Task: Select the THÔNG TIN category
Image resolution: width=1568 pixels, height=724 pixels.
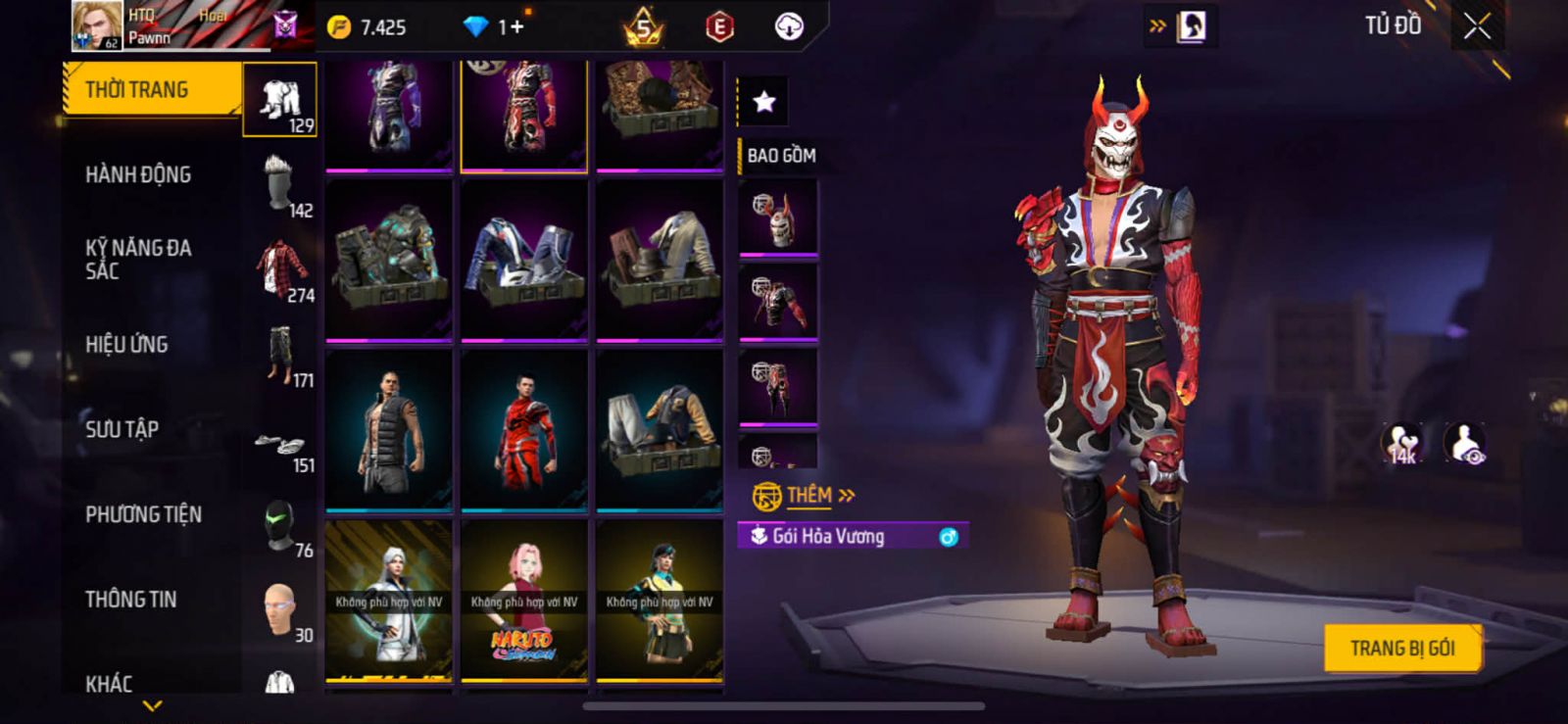Action: (130, 600)
